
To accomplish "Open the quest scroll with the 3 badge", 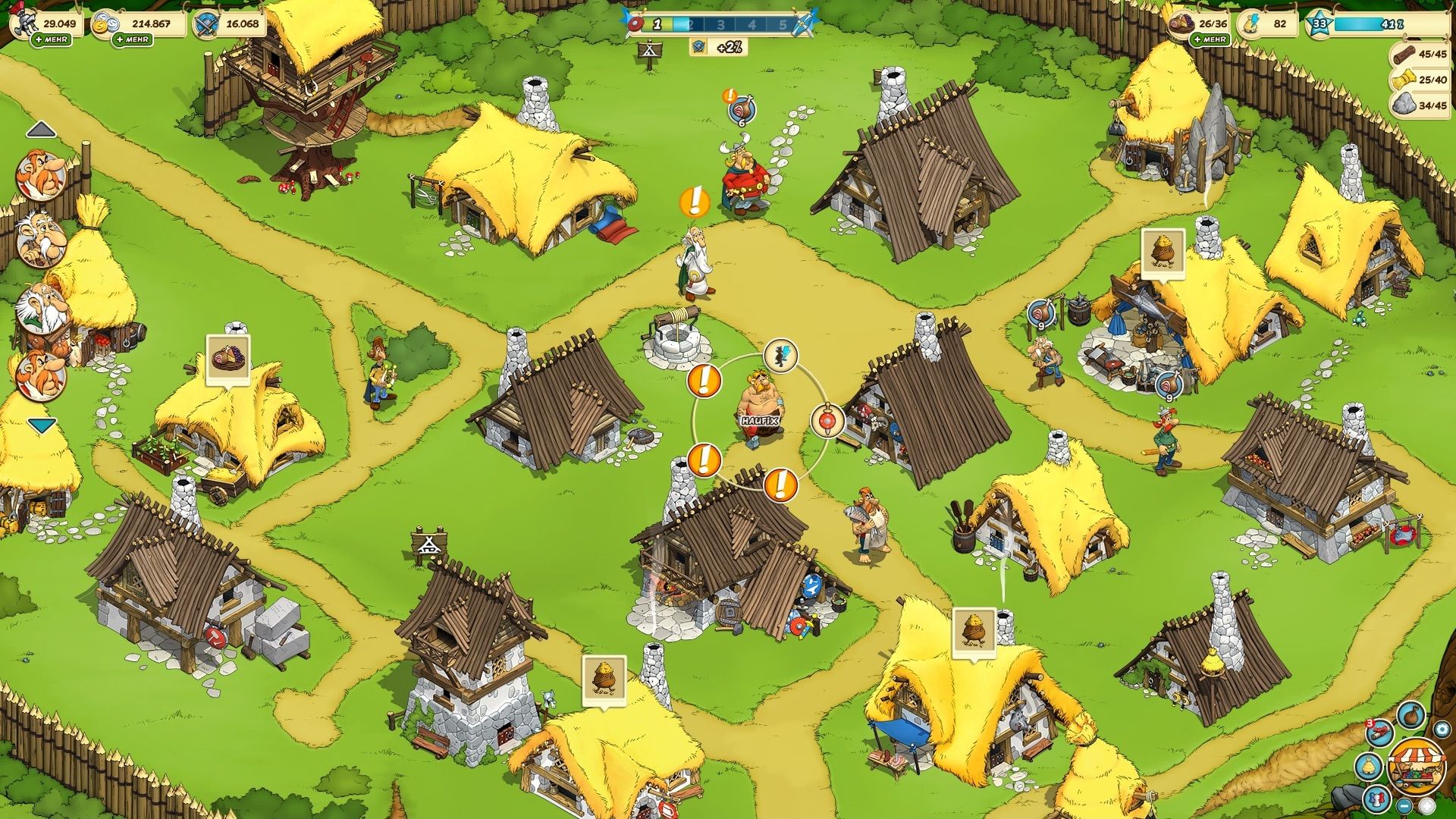I will point(1379,732).
